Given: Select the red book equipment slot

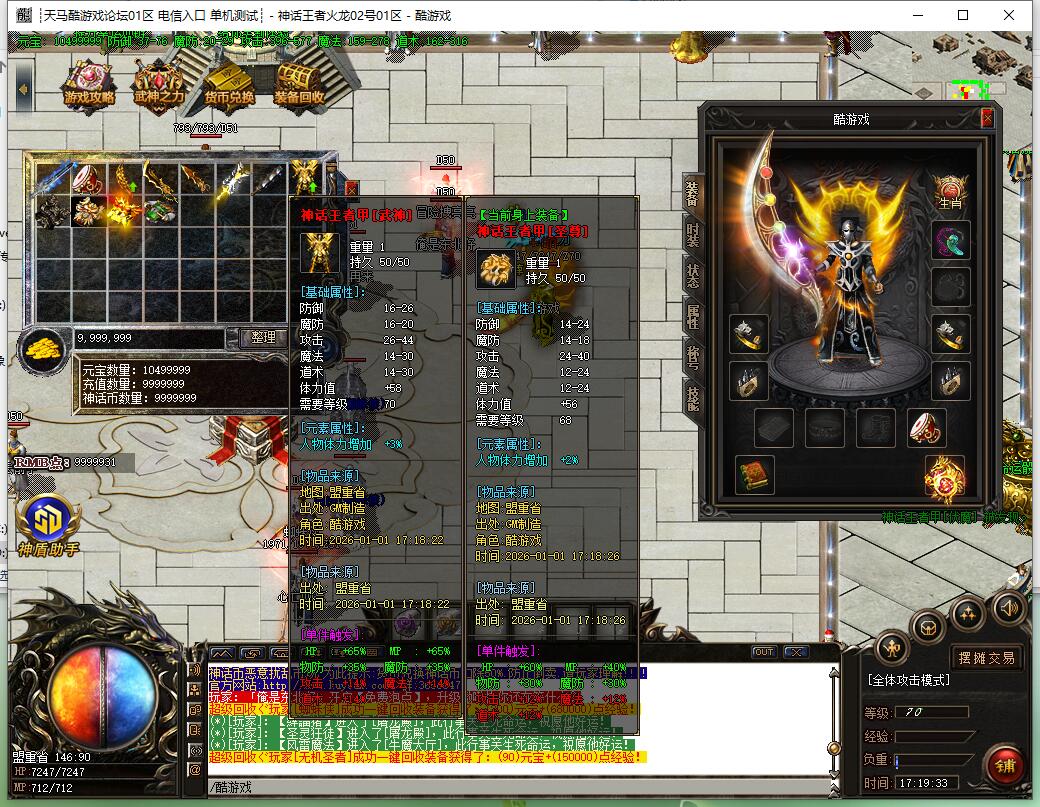Looking at the screenshot, I should point(755,474).
